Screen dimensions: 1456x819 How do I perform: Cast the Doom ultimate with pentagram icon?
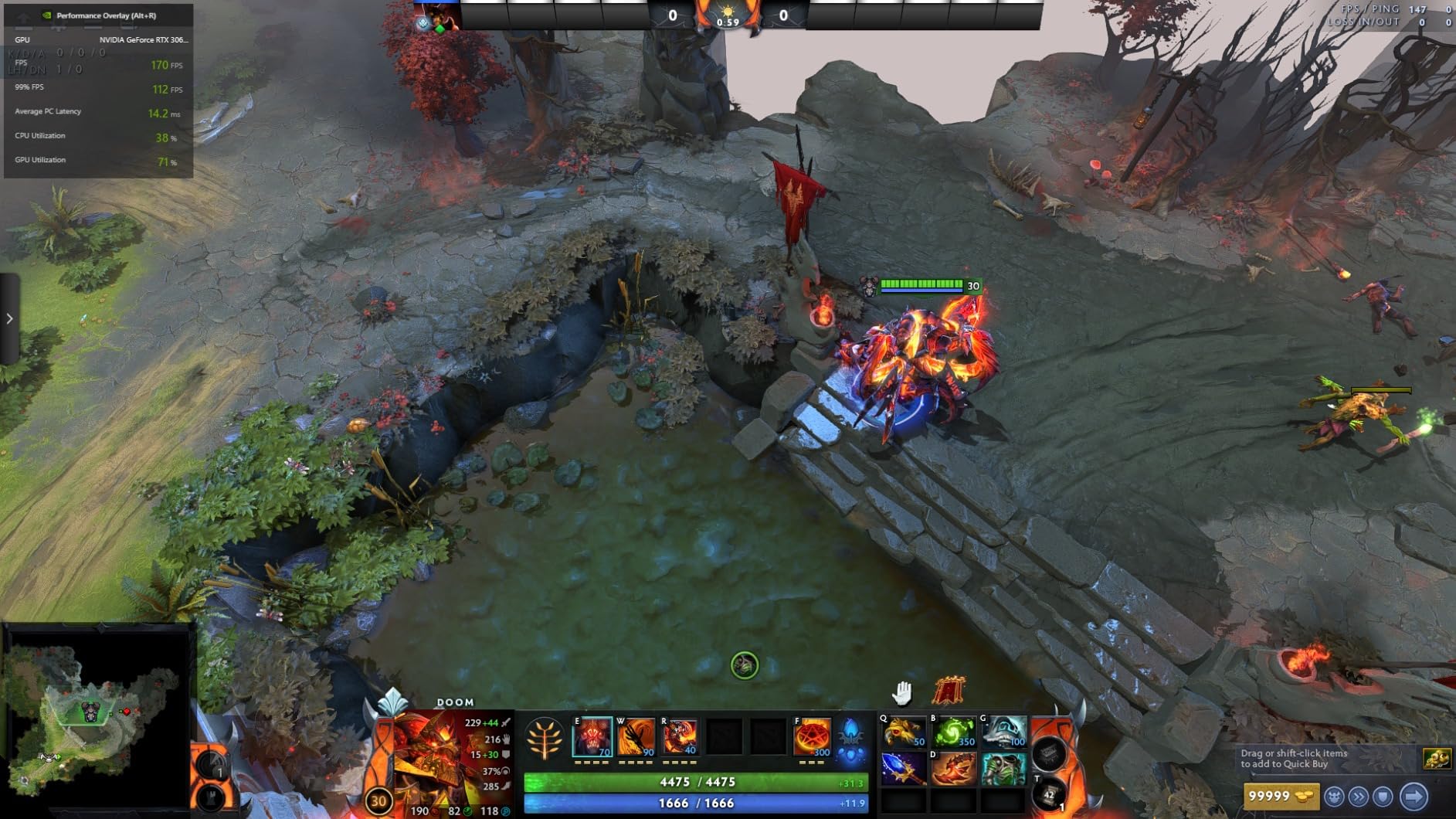coord(812,737)
